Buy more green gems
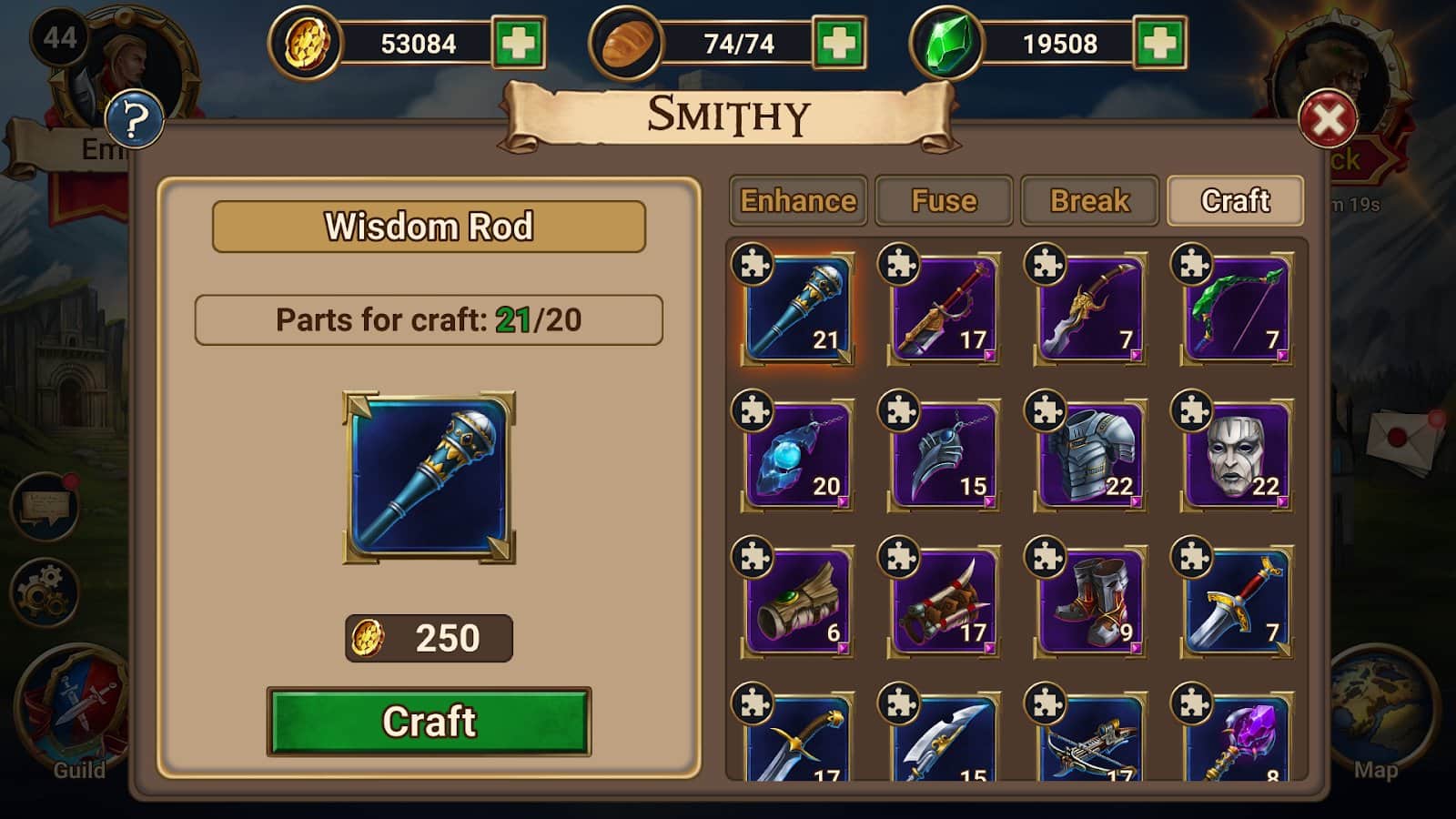Image resolution: width=1456 pixels, height=819 pixels. [x=1159, y=43]
